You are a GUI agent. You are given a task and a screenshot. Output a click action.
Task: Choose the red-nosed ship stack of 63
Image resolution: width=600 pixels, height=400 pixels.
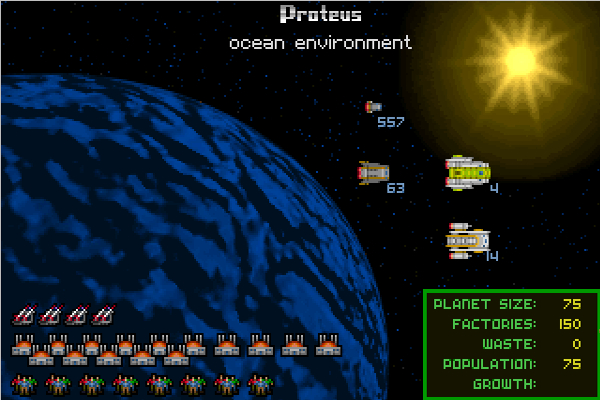click(372, 174)
